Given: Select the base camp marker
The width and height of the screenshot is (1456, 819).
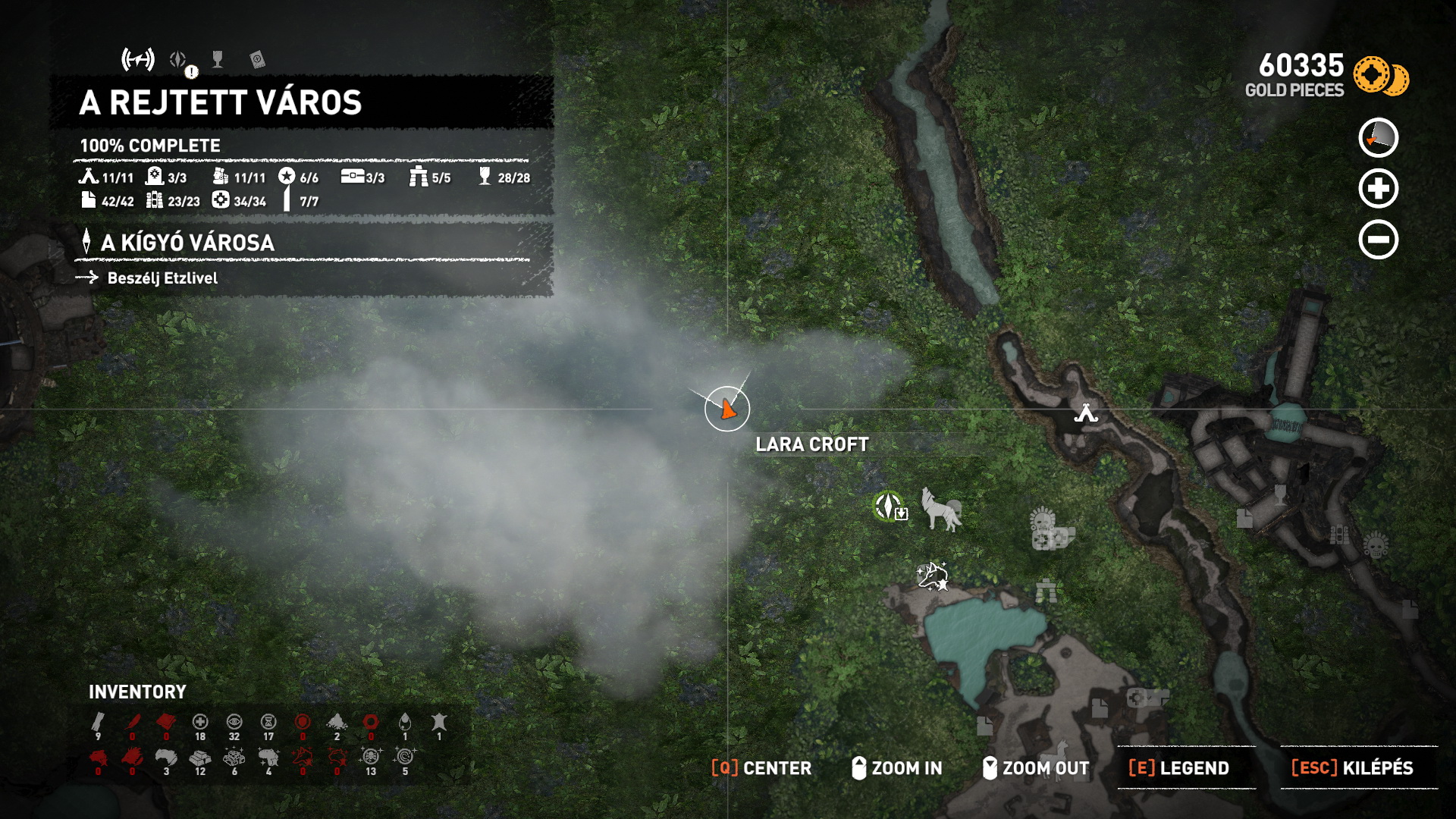Looking at the screenshot, I should click(1086, 413).
